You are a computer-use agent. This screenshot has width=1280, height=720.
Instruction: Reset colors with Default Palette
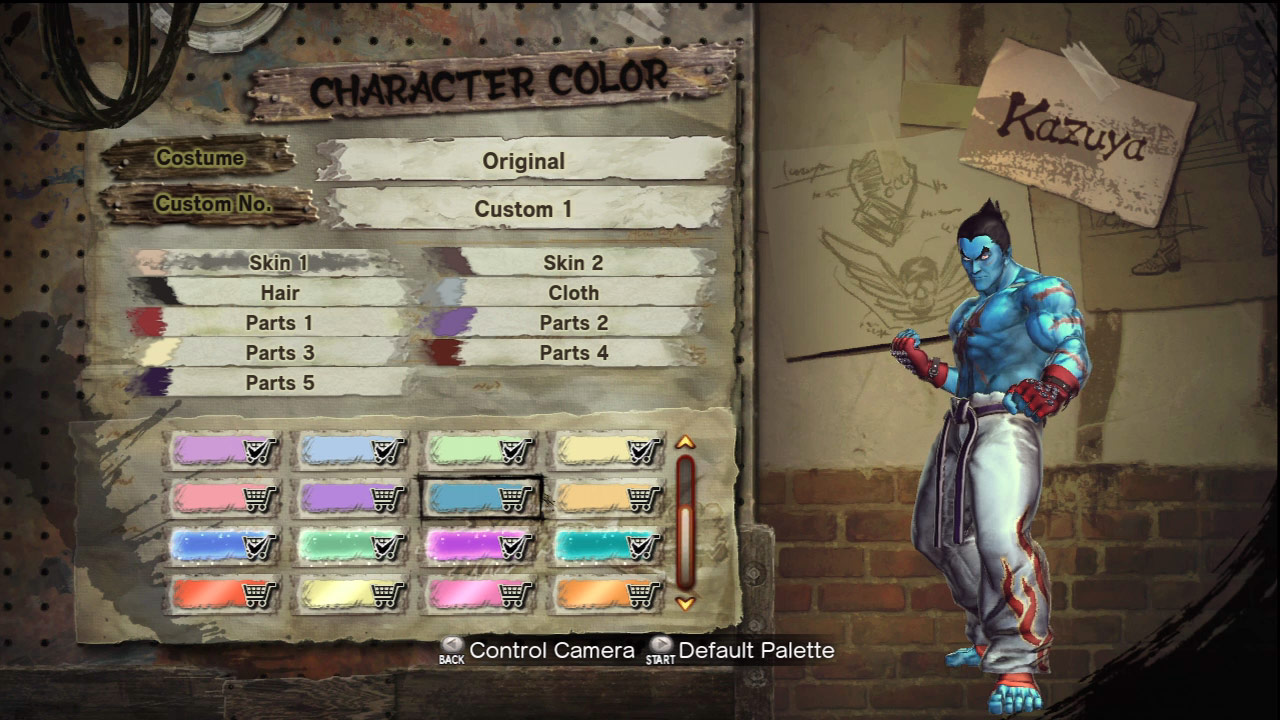(x=756, y=650)
